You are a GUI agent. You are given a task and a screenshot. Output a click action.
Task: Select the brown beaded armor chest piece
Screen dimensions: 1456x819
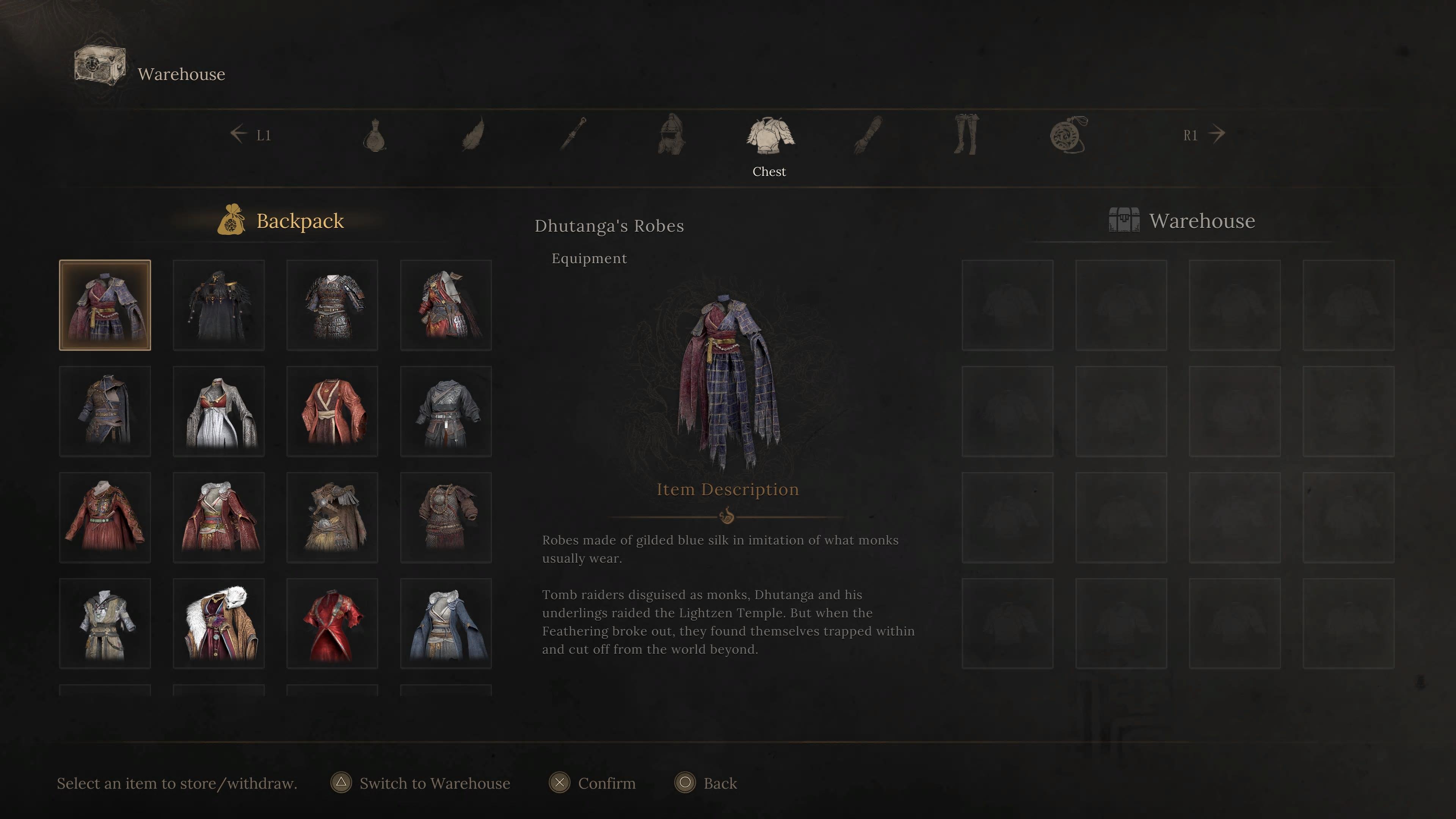[446, 517]
